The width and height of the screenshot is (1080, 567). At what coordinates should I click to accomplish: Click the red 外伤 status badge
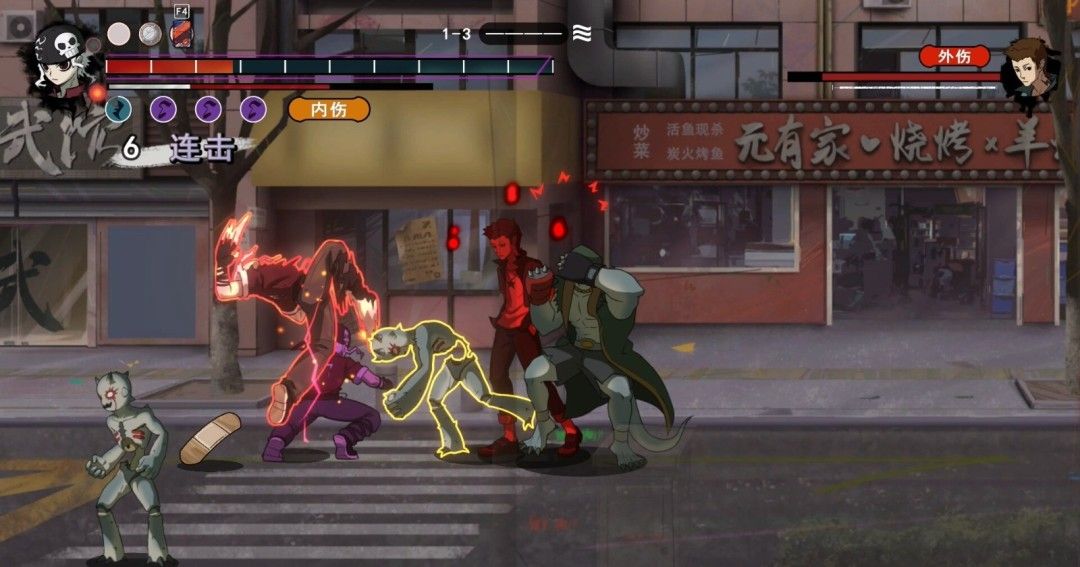coord(954,56)
